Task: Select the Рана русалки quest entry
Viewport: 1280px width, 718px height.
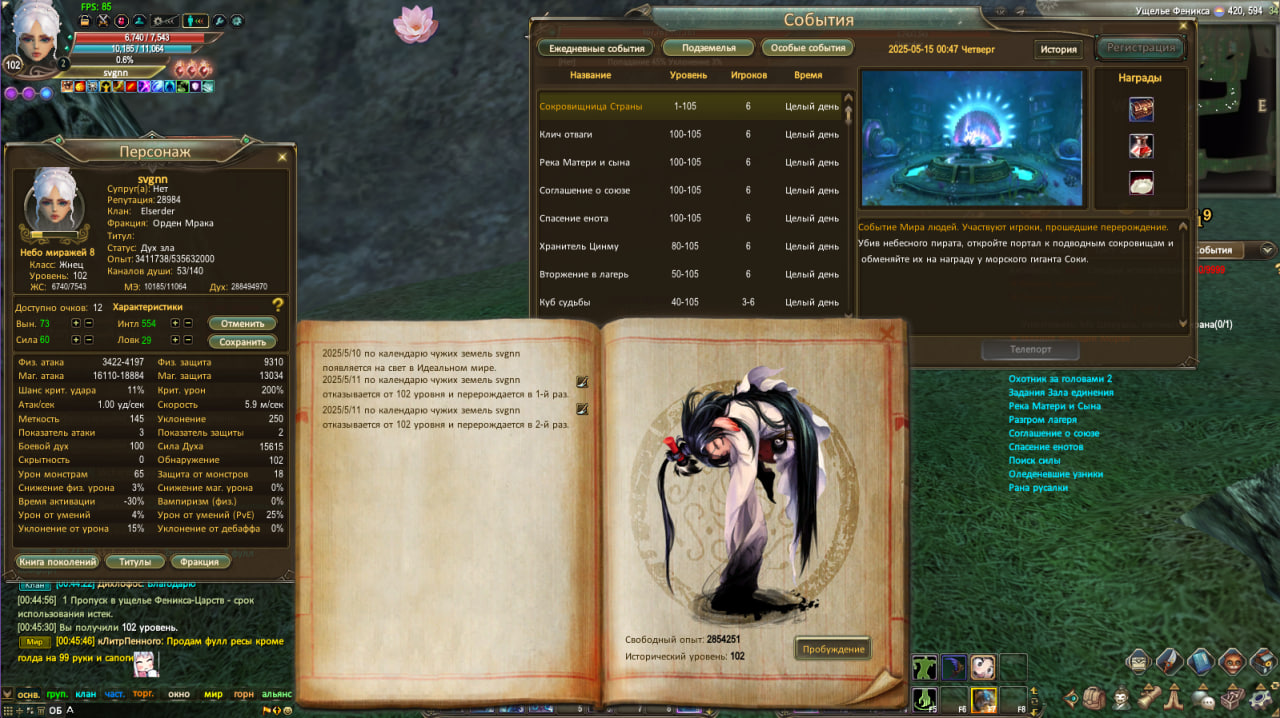Action: (1038, 488)
